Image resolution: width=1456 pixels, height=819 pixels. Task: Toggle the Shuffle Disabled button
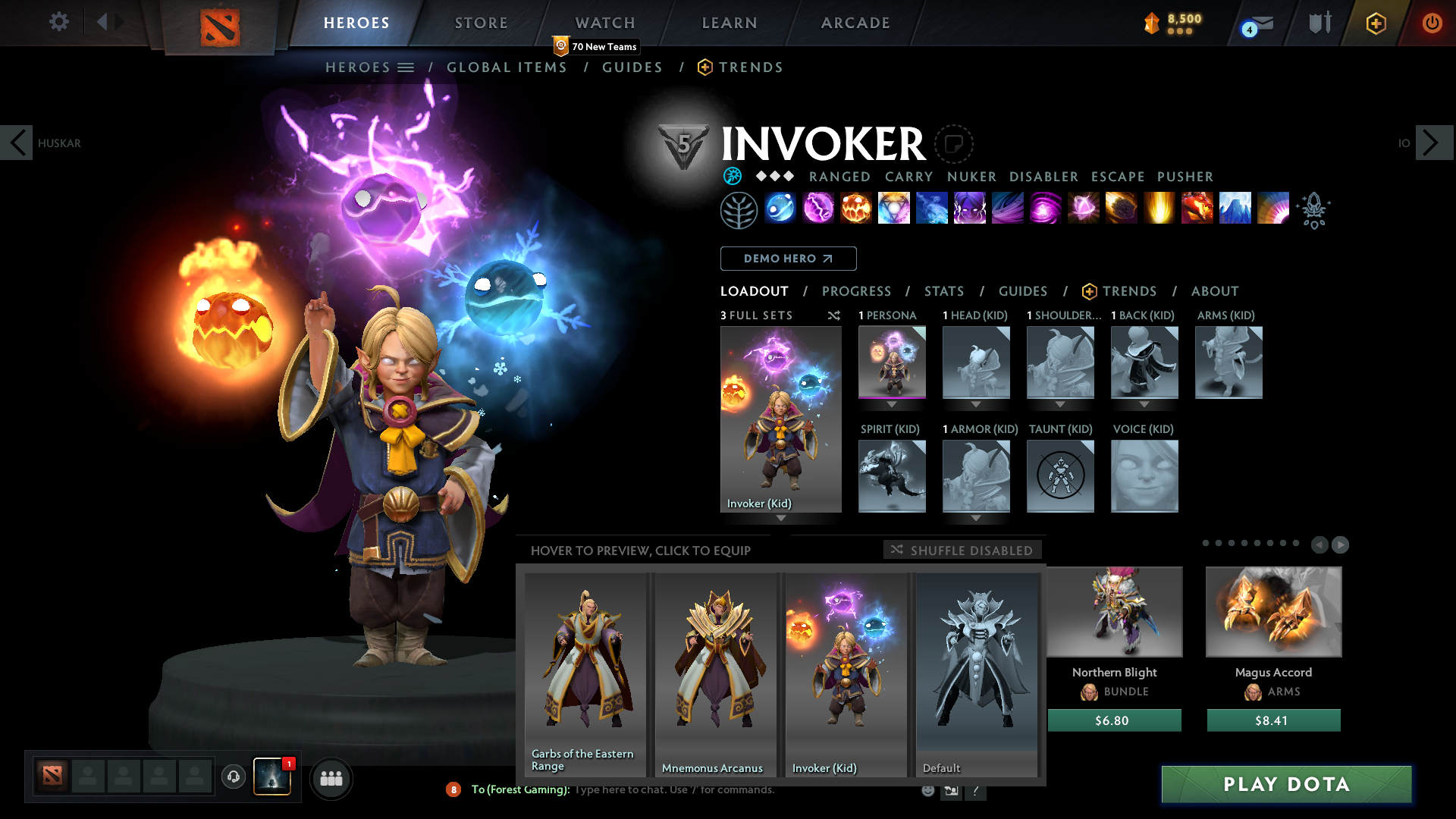[x=962, y=550]
